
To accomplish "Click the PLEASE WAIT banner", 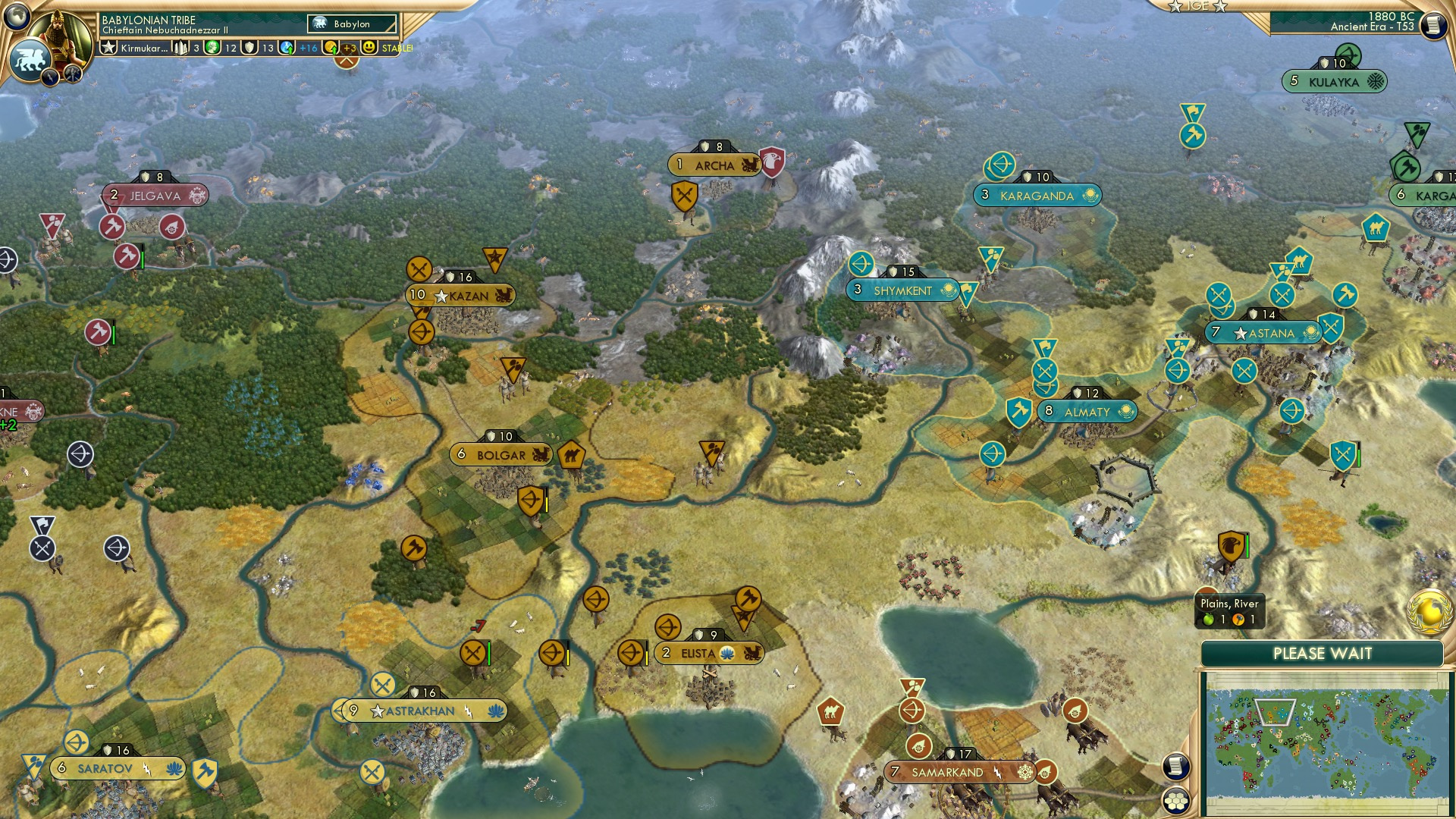I will (x=1323, y=654).
